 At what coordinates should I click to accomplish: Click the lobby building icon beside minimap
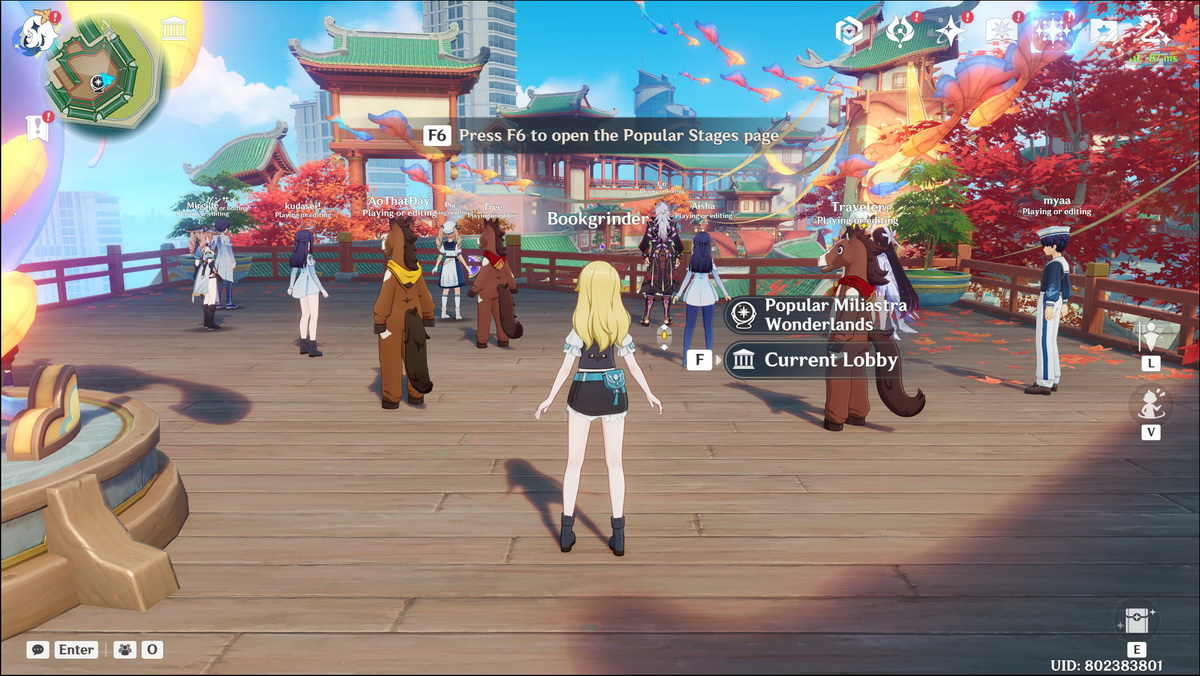(x=175, y=29)
